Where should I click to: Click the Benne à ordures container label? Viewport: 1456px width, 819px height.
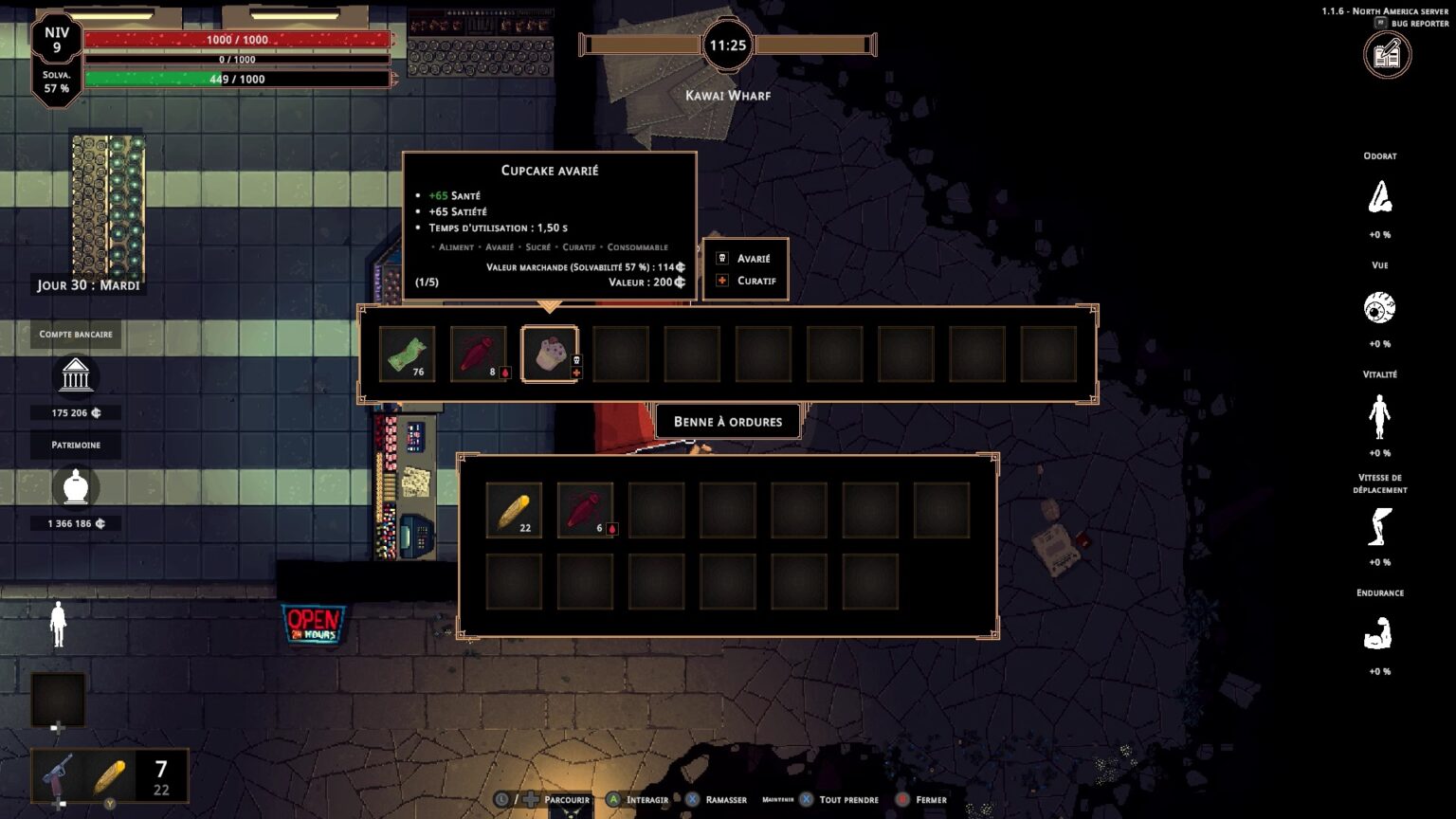(x=728, y=422)
